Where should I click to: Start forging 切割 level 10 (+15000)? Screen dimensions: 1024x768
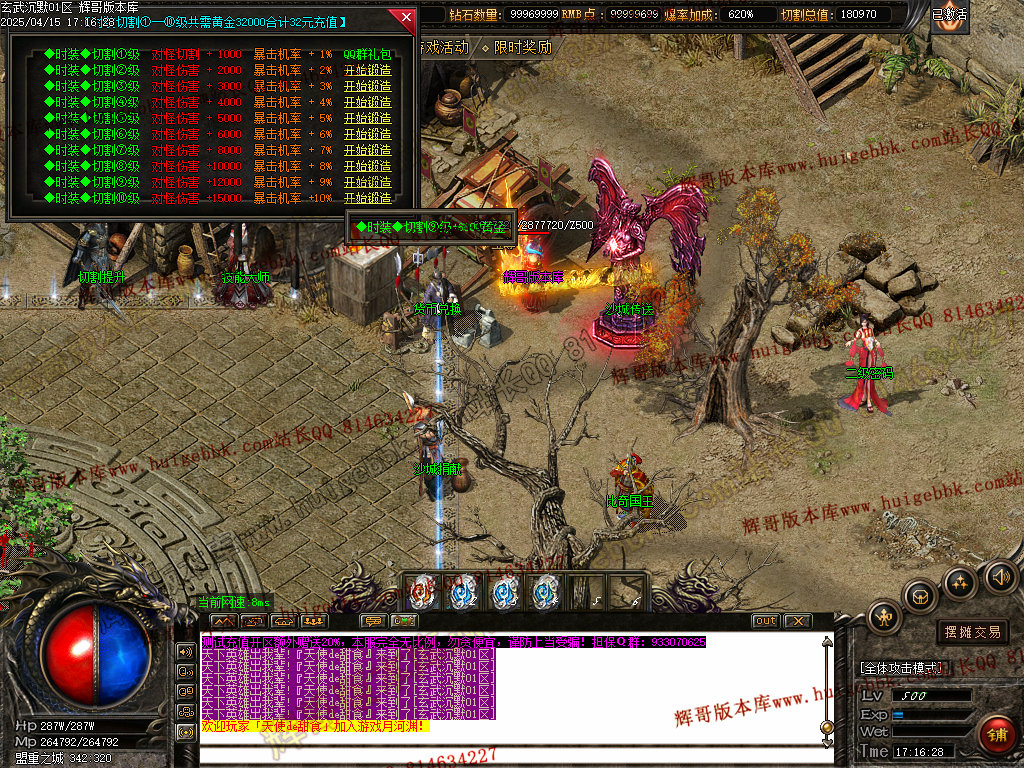point(367,198)
